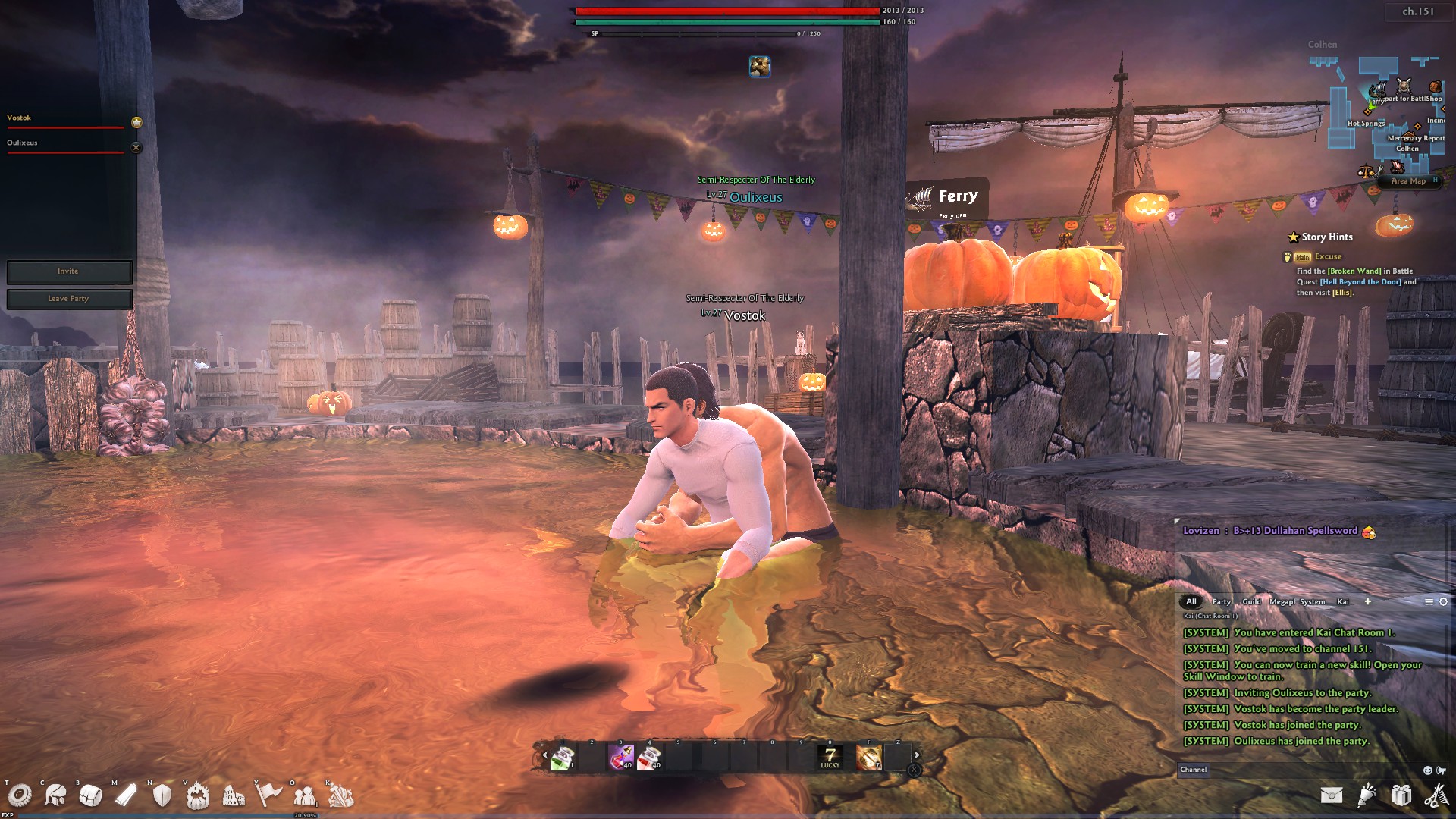The image size is (1456, 819).
Task: Toggle the H indicator next to Area Map
Action: pos(1436,180)
